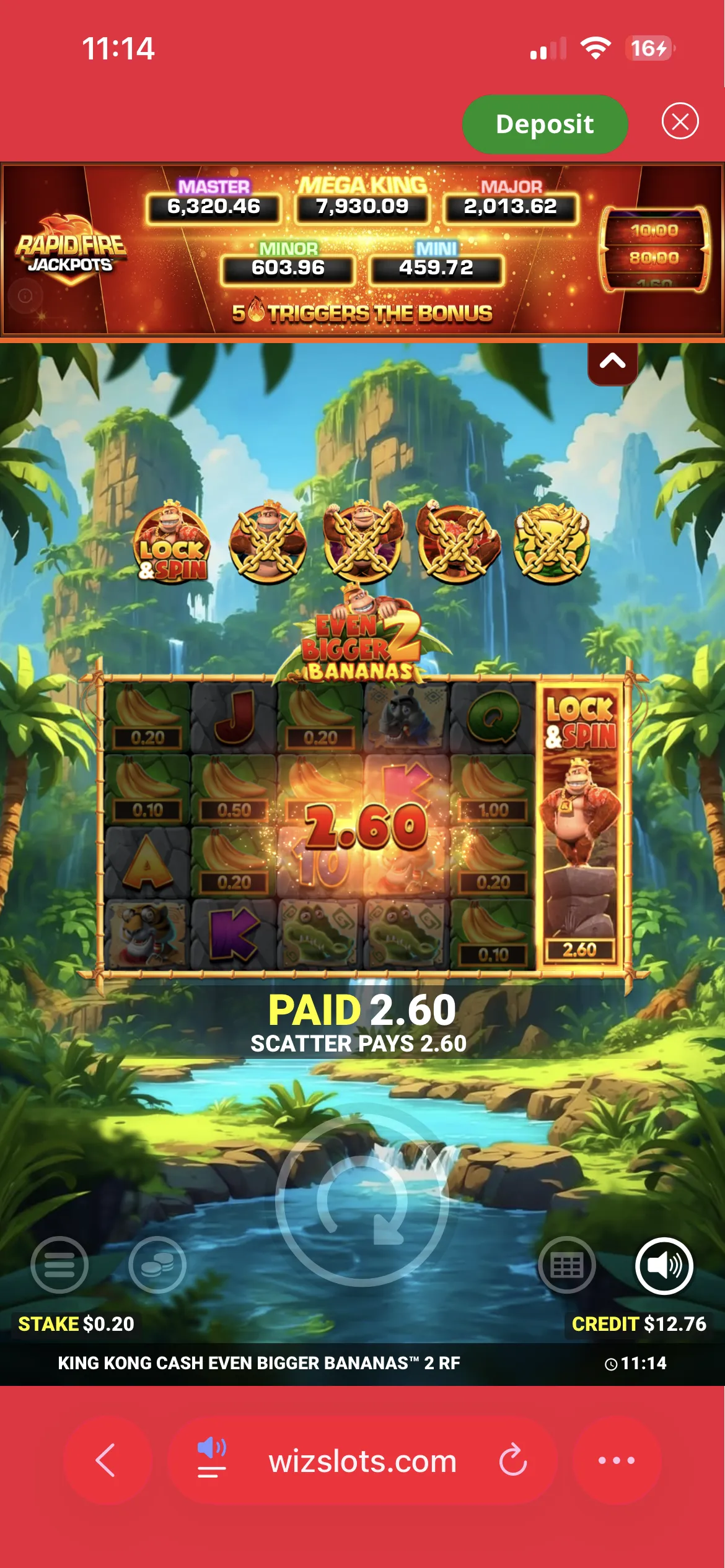Click the jackpot stake selector with 10.00 and 80.00

coord(654,249)
